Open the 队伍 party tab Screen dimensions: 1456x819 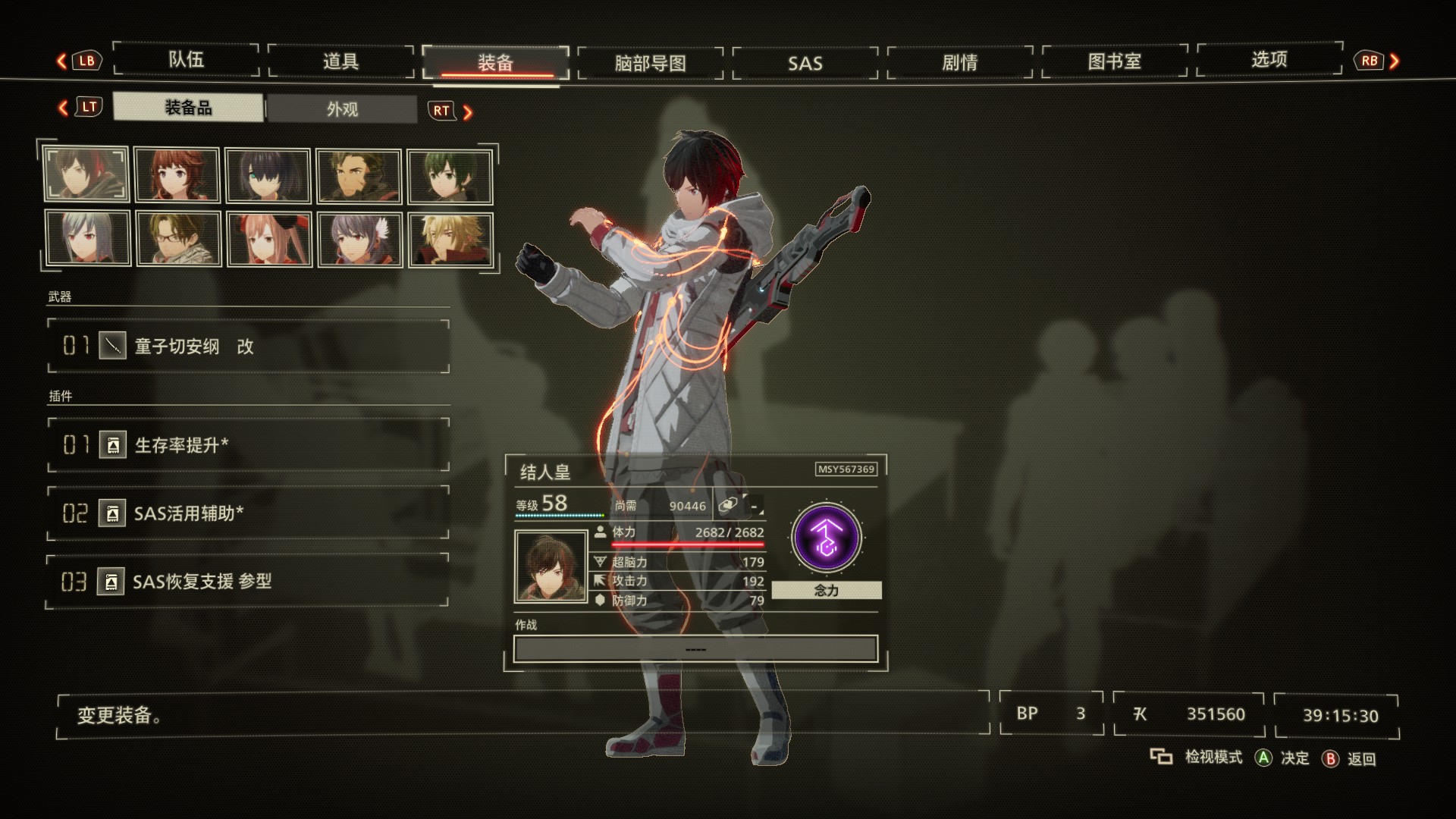click(x=186, y=60)
